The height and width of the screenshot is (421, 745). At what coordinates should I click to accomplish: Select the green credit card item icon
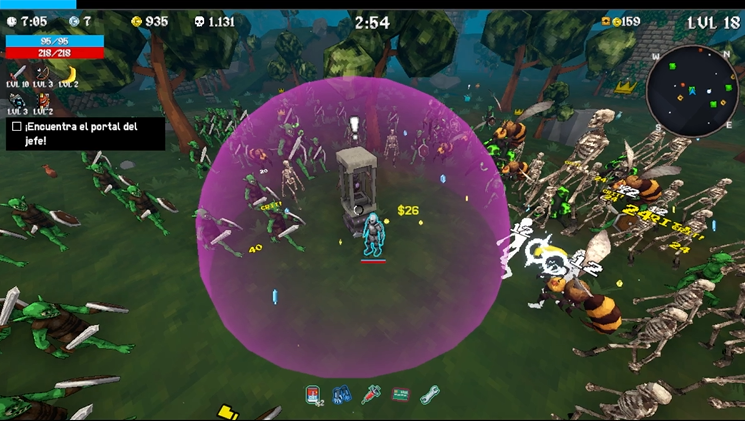point(400,395)
